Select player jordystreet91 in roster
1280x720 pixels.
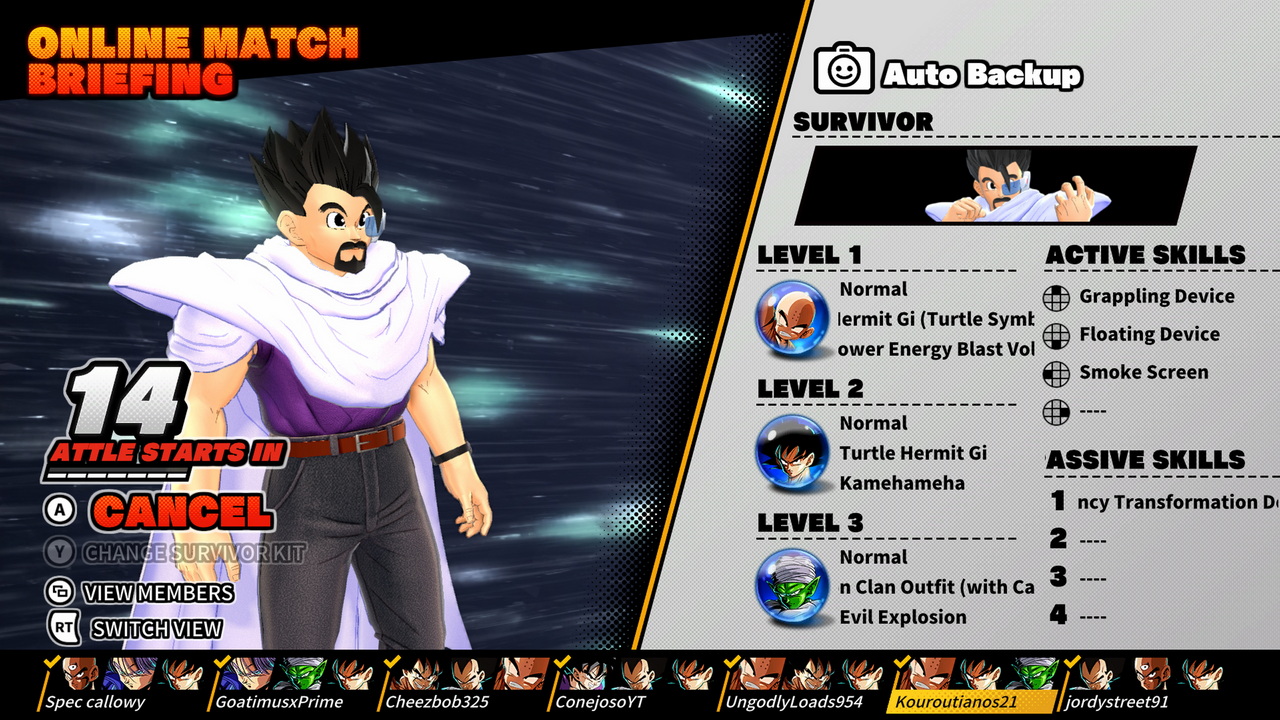[x=1120, y=701]
